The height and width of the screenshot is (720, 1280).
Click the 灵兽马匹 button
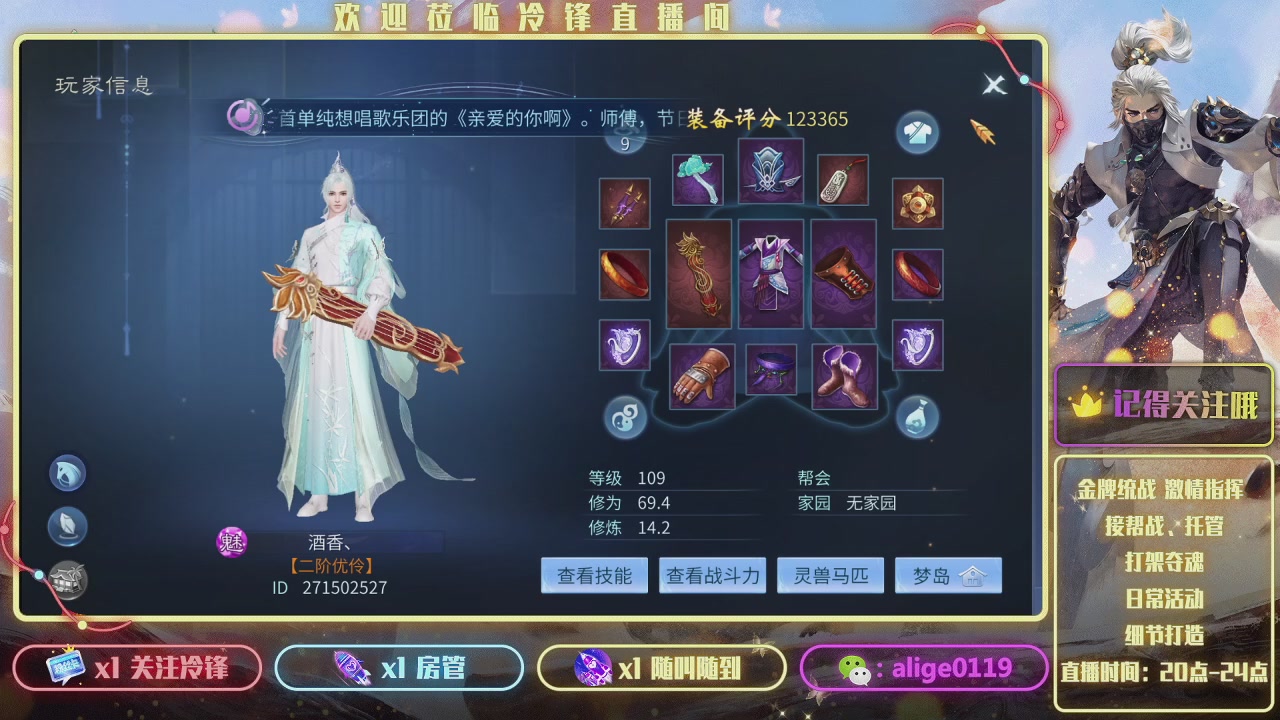[x=830, y=575]
